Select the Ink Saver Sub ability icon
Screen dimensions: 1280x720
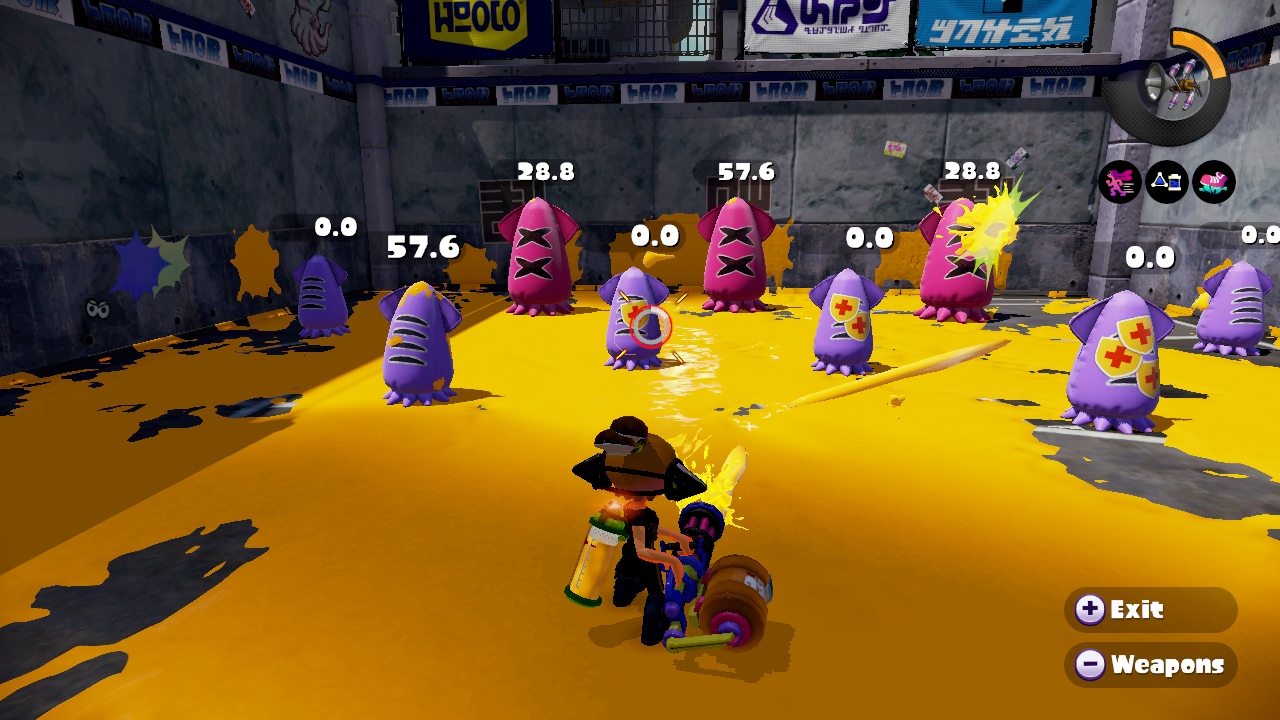coord(1166,182)
